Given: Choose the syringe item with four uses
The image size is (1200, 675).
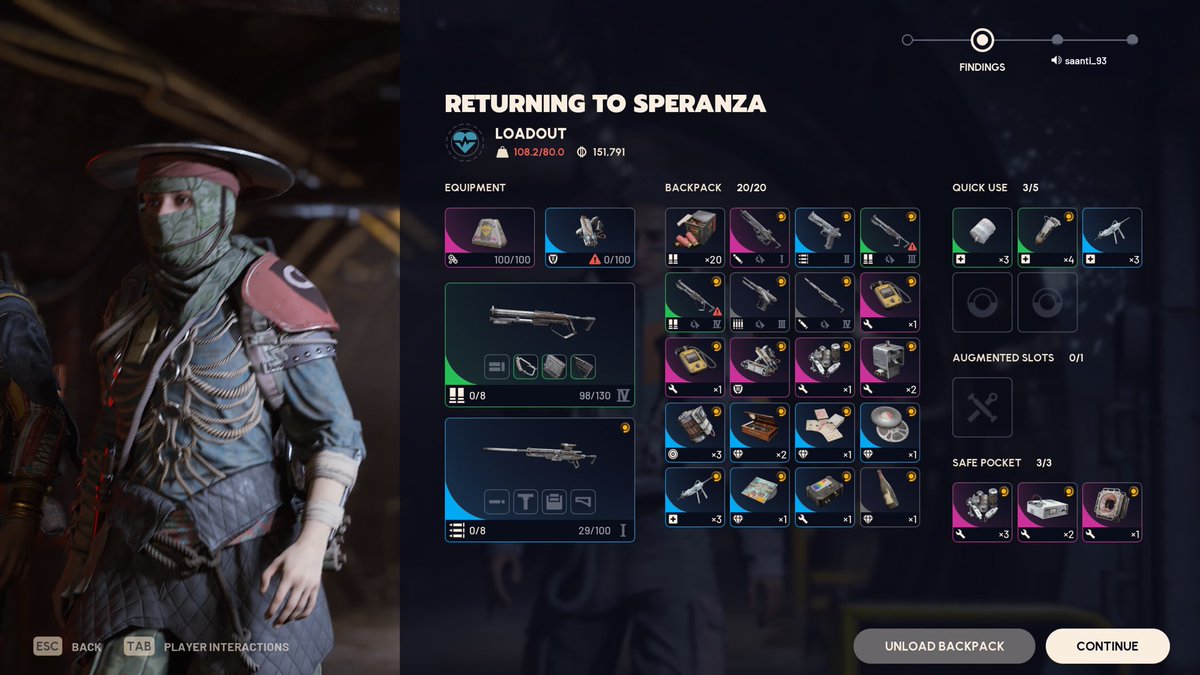Looking at the screenshot, I should 1046,238.
